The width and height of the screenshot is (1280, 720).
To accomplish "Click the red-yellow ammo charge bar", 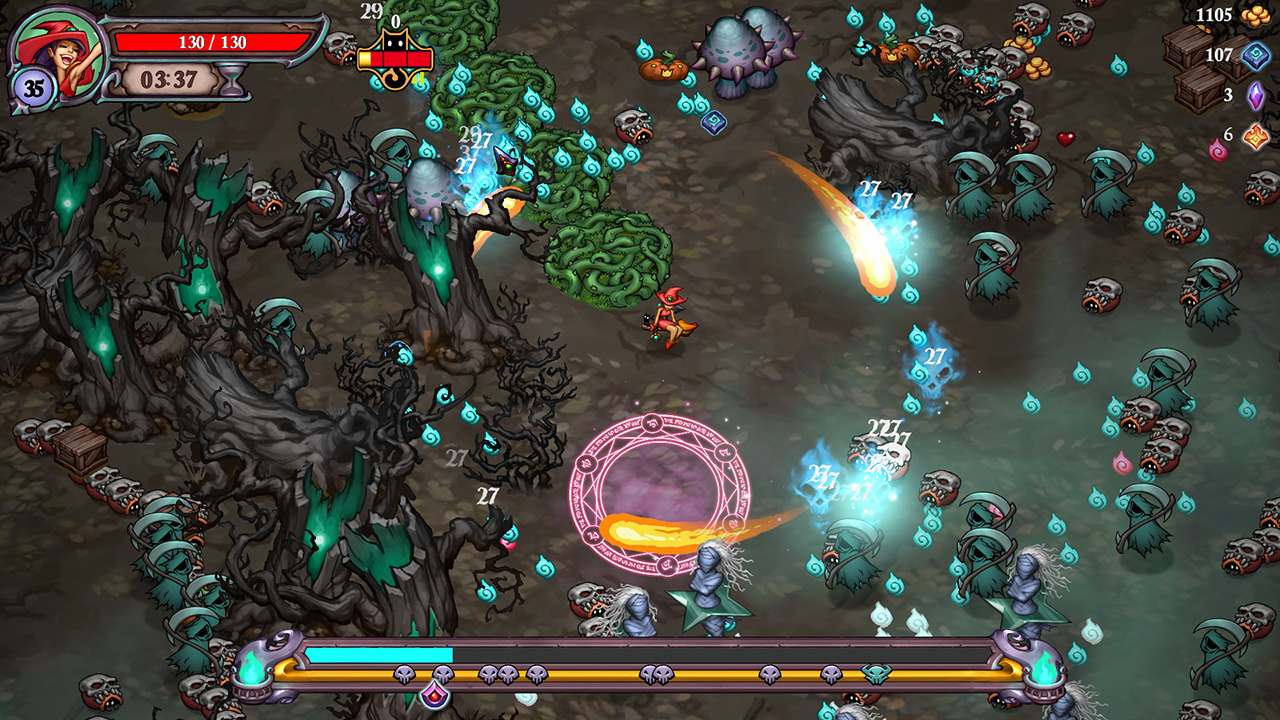I will click(394, 59).
